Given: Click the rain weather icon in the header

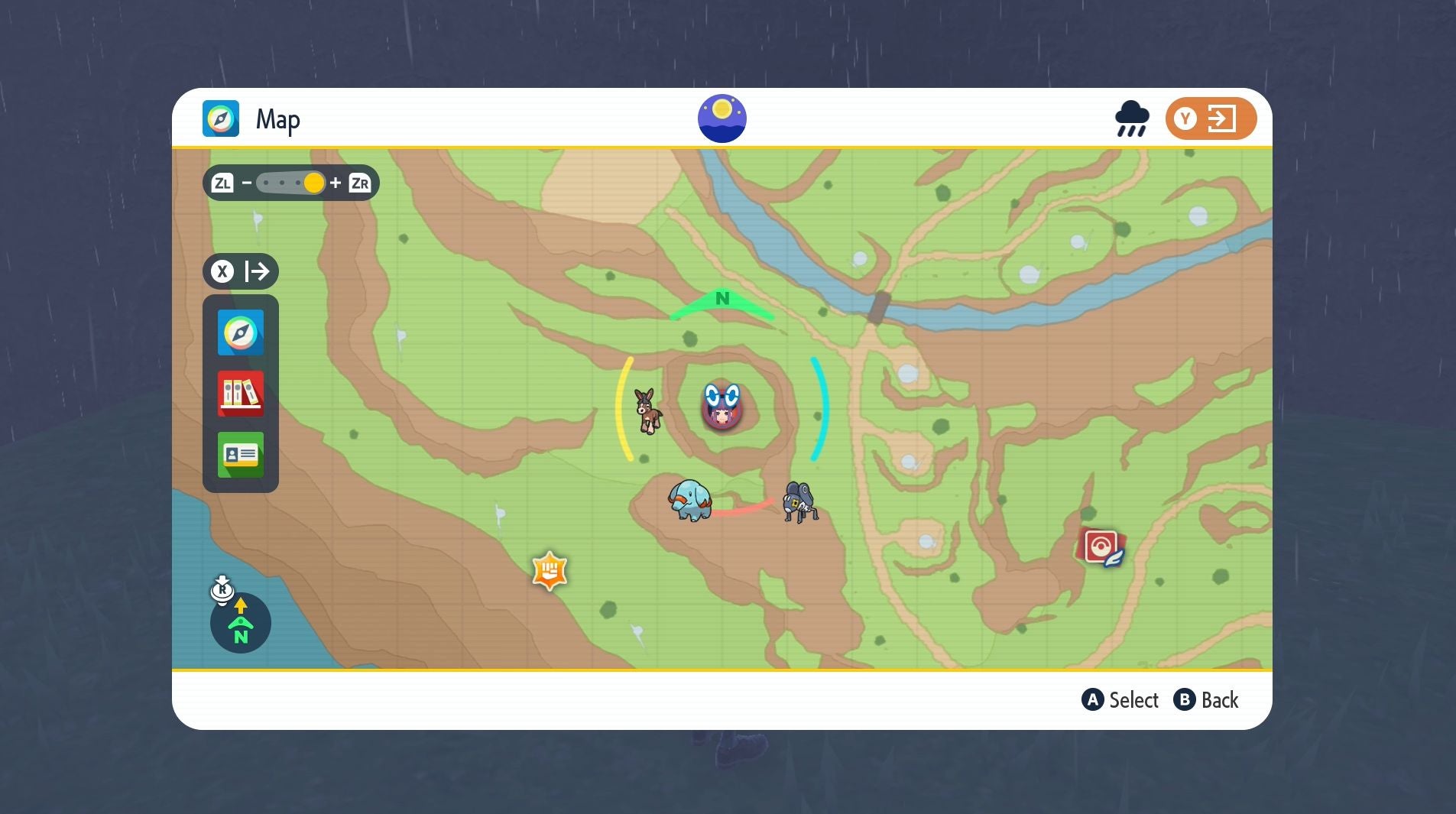Looking at the screenshot, I should point(1131,118).
